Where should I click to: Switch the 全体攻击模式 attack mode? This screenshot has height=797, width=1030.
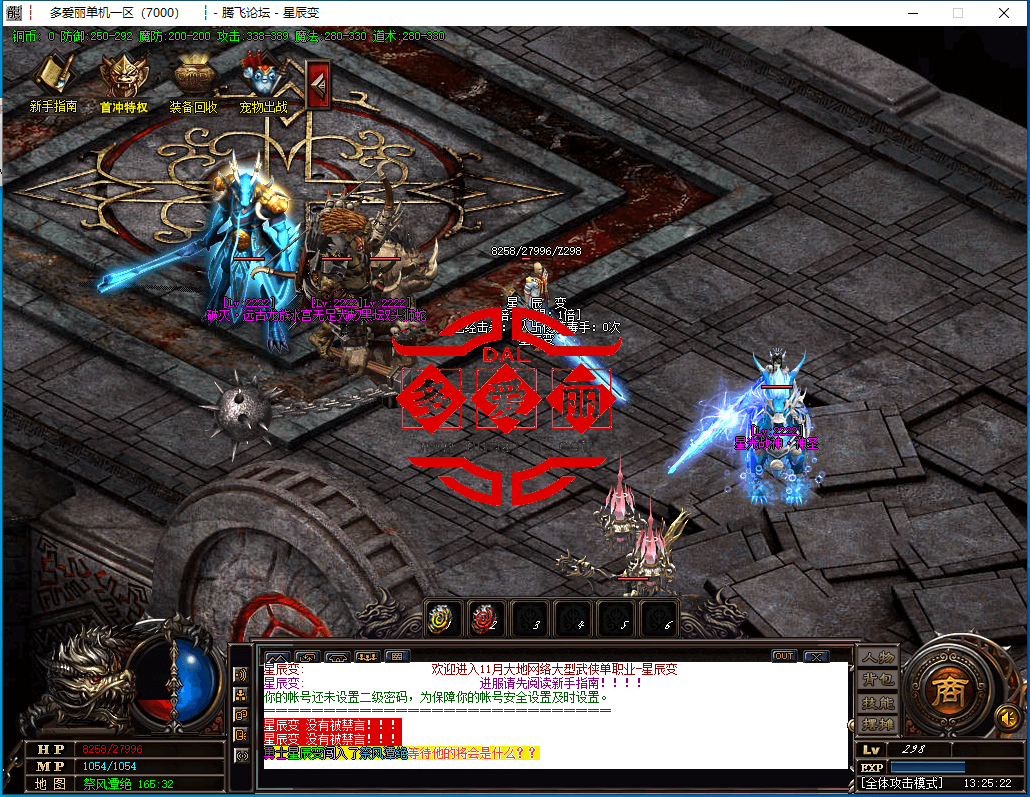pyautogui.click(x=903, y=783)
